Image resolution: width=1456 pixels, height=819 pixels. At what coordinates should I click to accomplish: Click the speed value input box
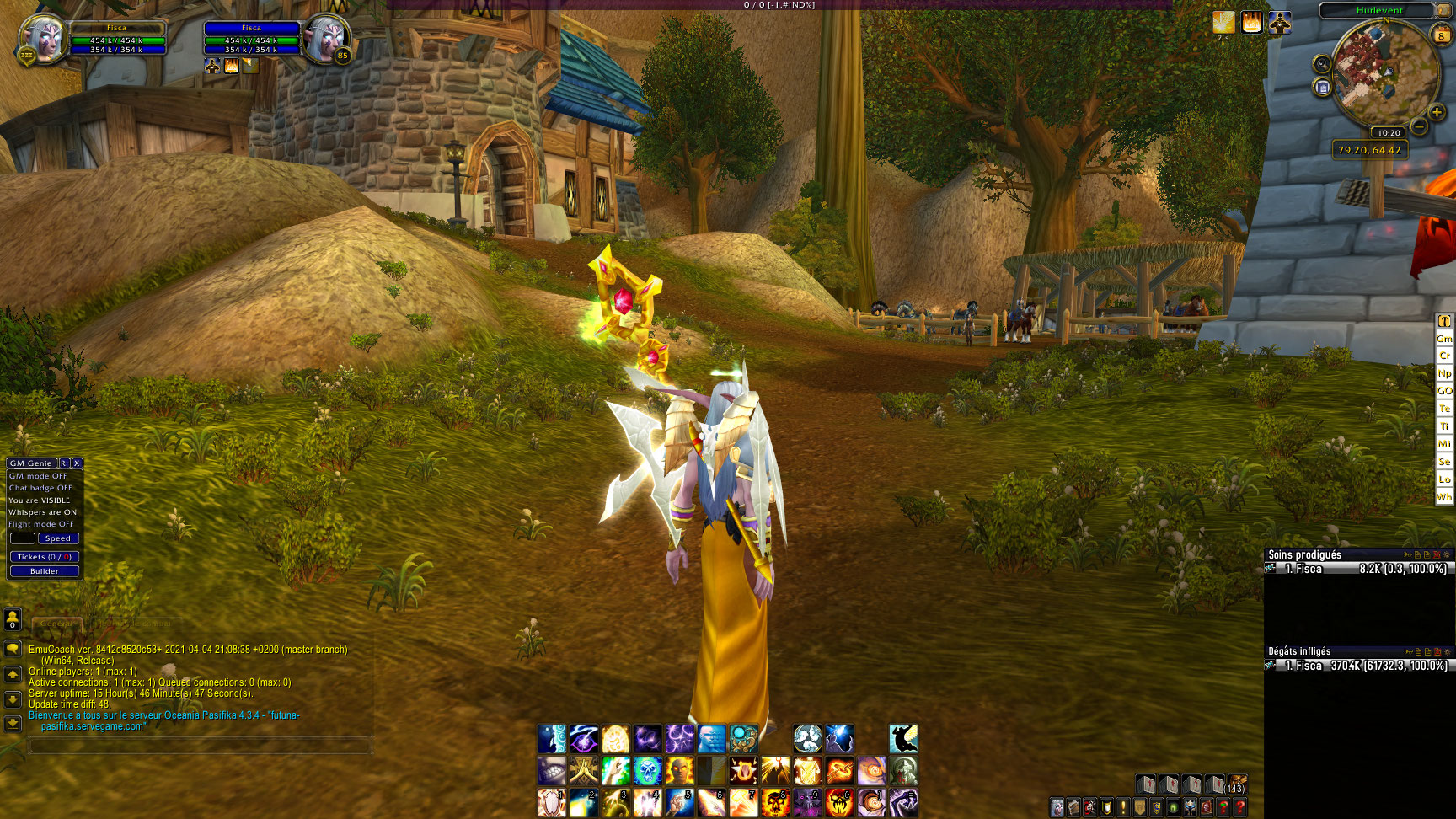click(x=23, y=538)
